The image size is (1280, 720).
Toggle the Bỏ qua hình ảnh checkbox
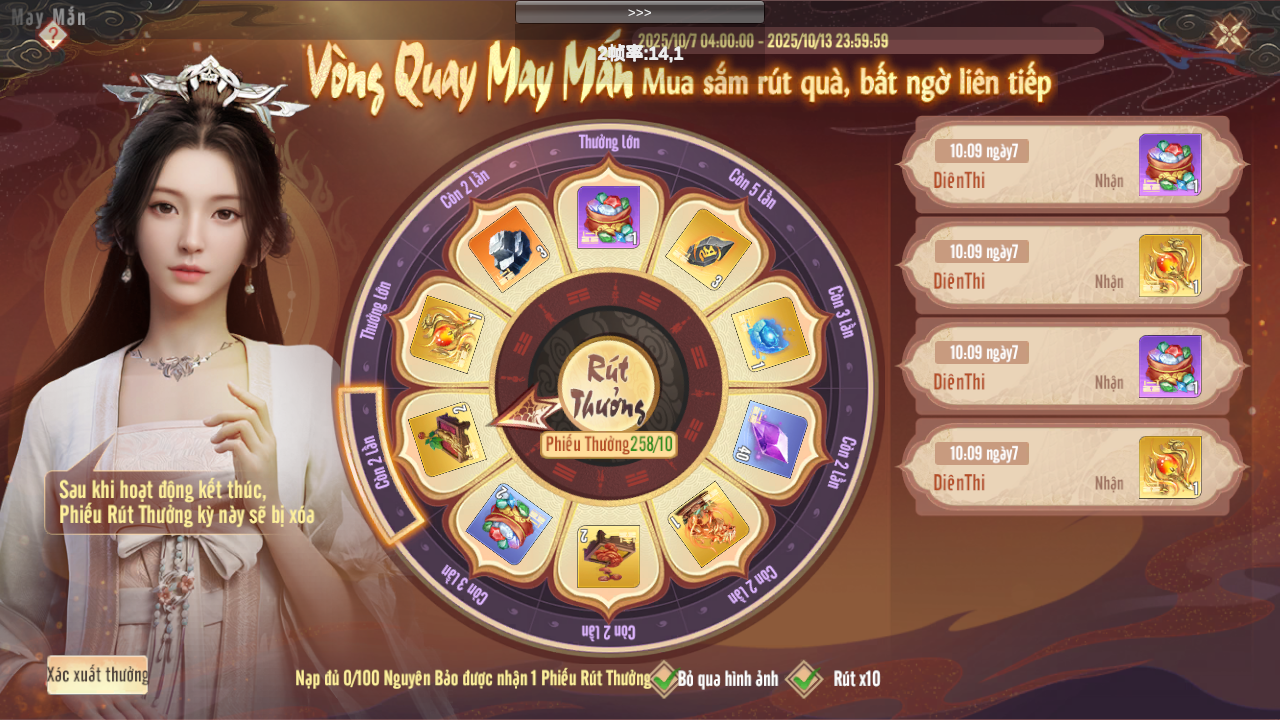tap(665, 679)
